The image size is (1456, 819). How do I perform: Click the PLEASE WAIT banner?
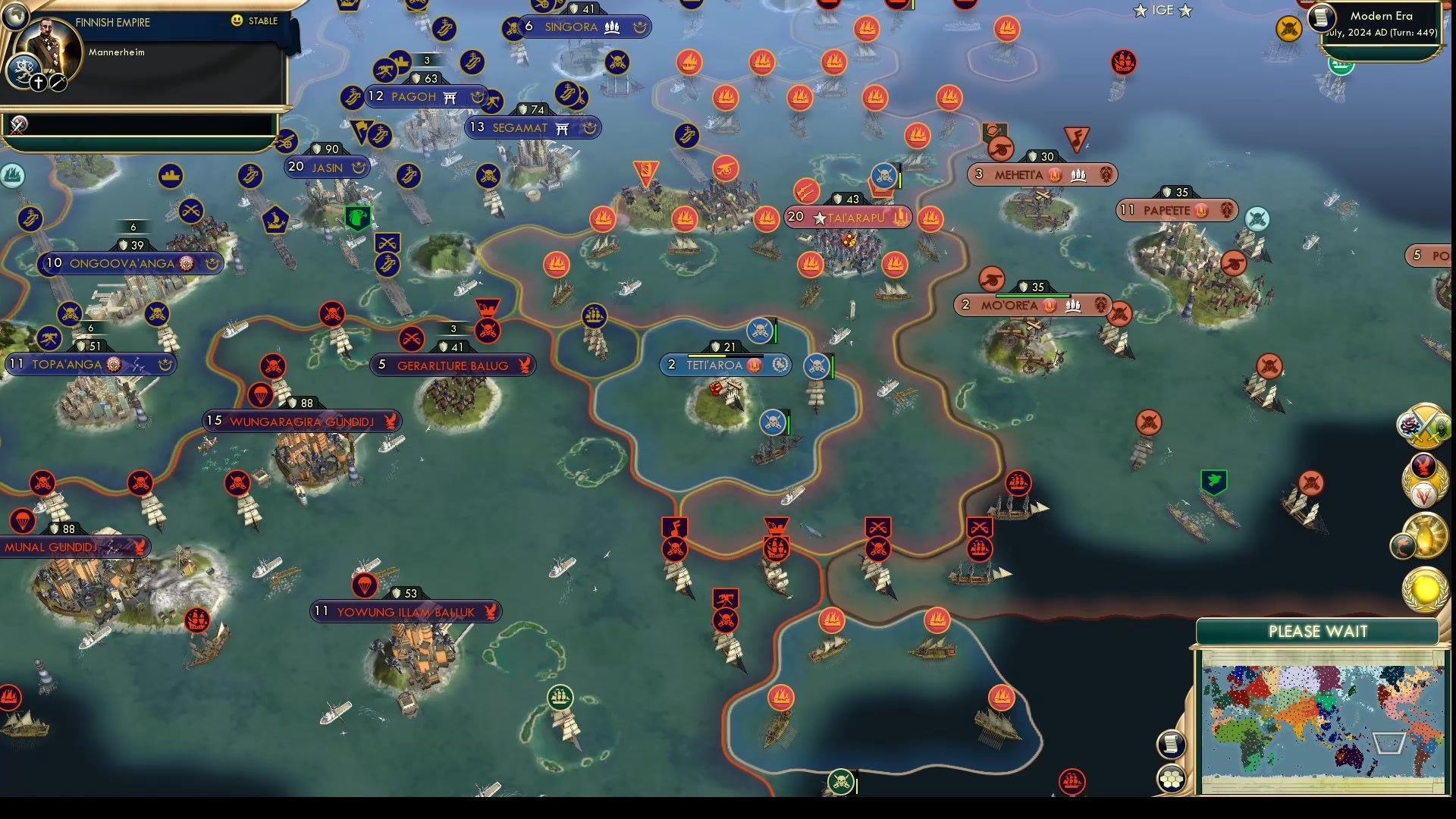pos(1318,631)
